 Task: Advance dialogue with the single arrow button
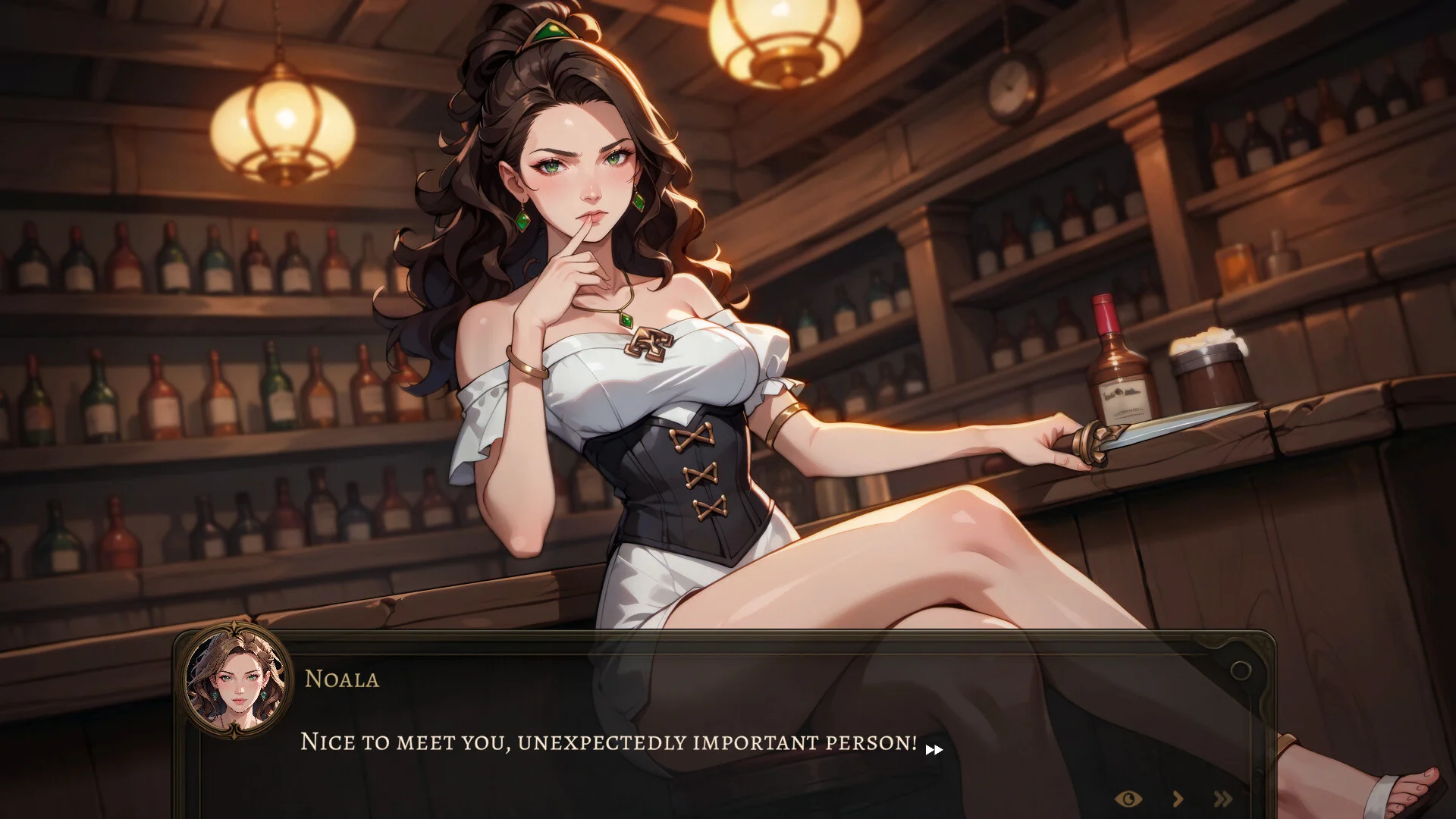click(1178, 799)
